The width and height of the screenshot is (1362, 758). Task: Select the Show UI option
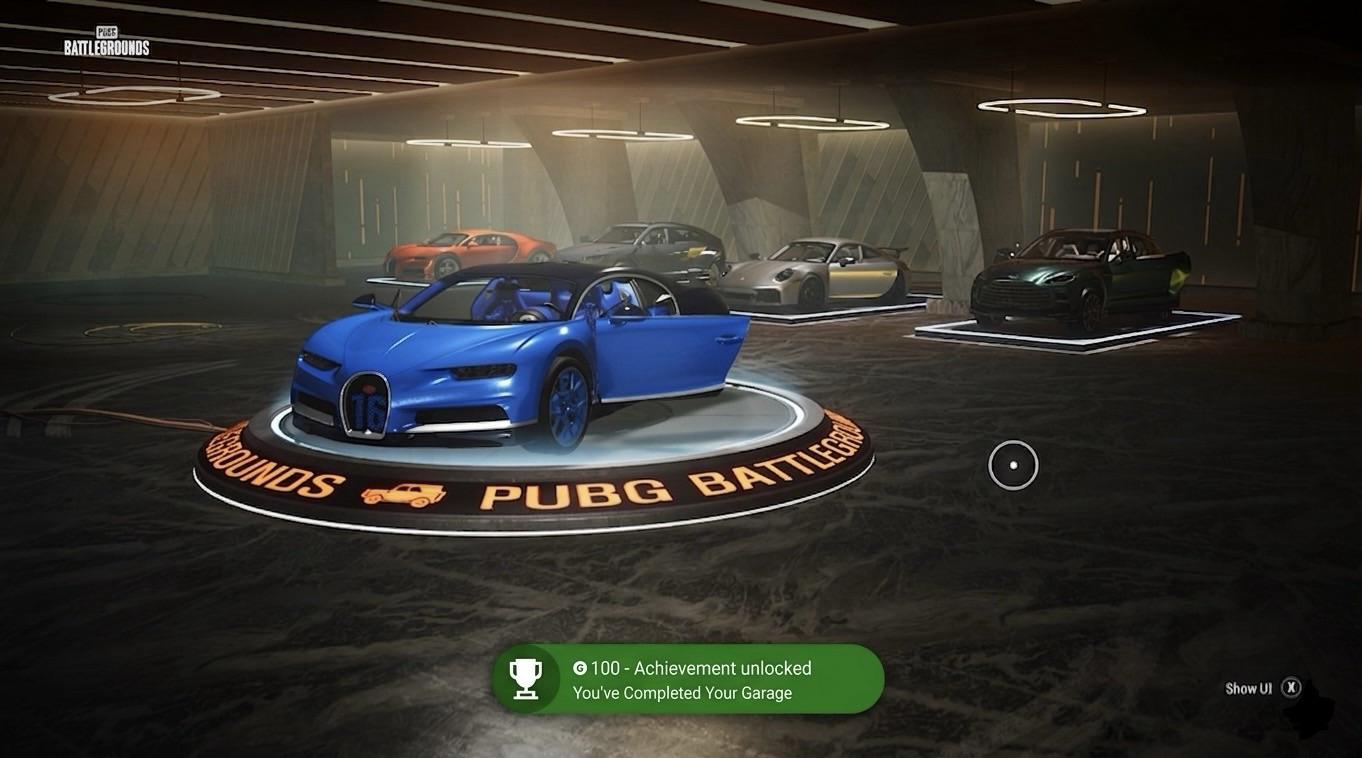pyautogui.click(x=1262, y=688)
